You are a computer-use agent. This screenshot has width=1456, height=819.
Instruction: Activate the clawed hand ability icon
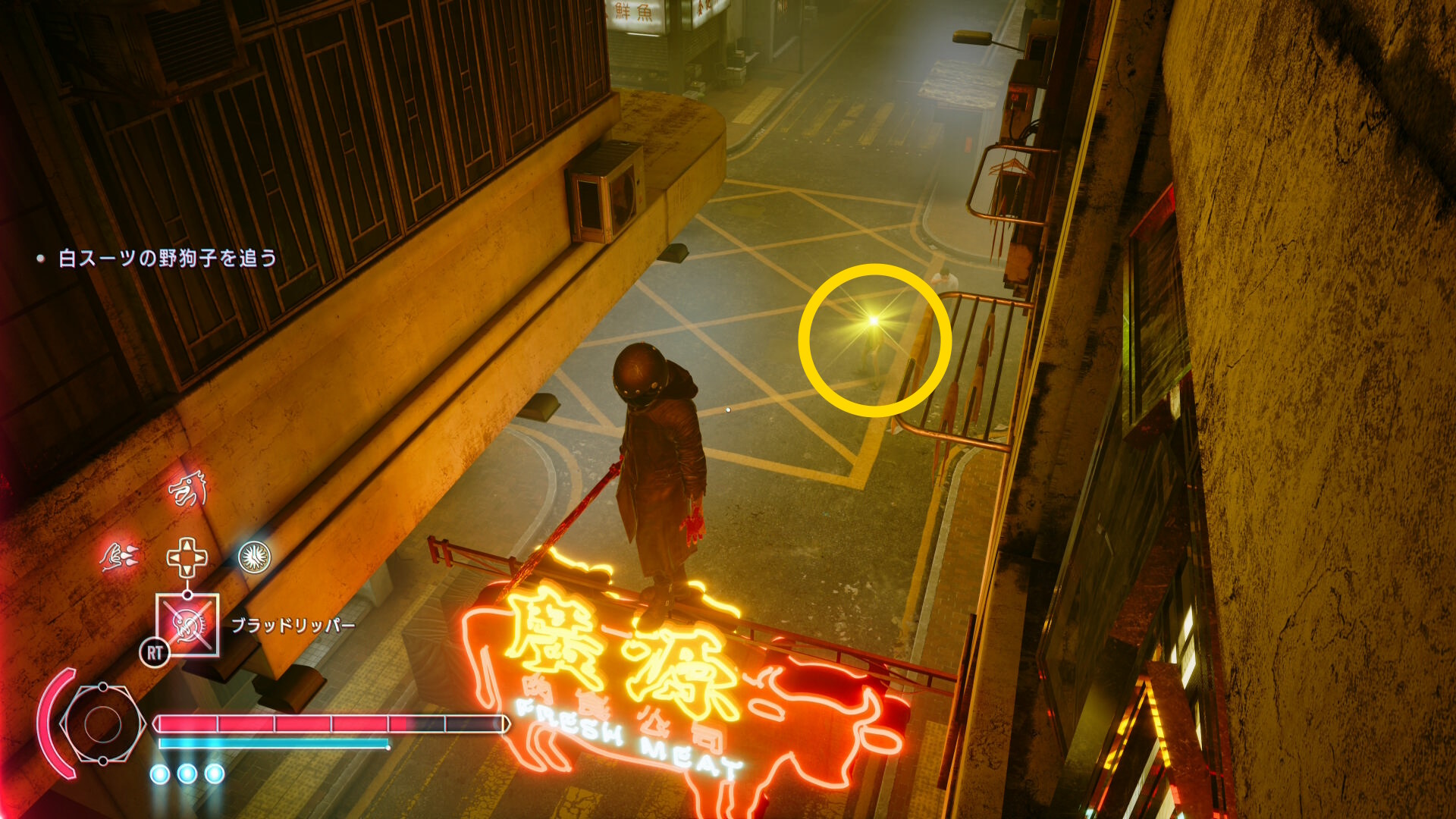[120, 557]
